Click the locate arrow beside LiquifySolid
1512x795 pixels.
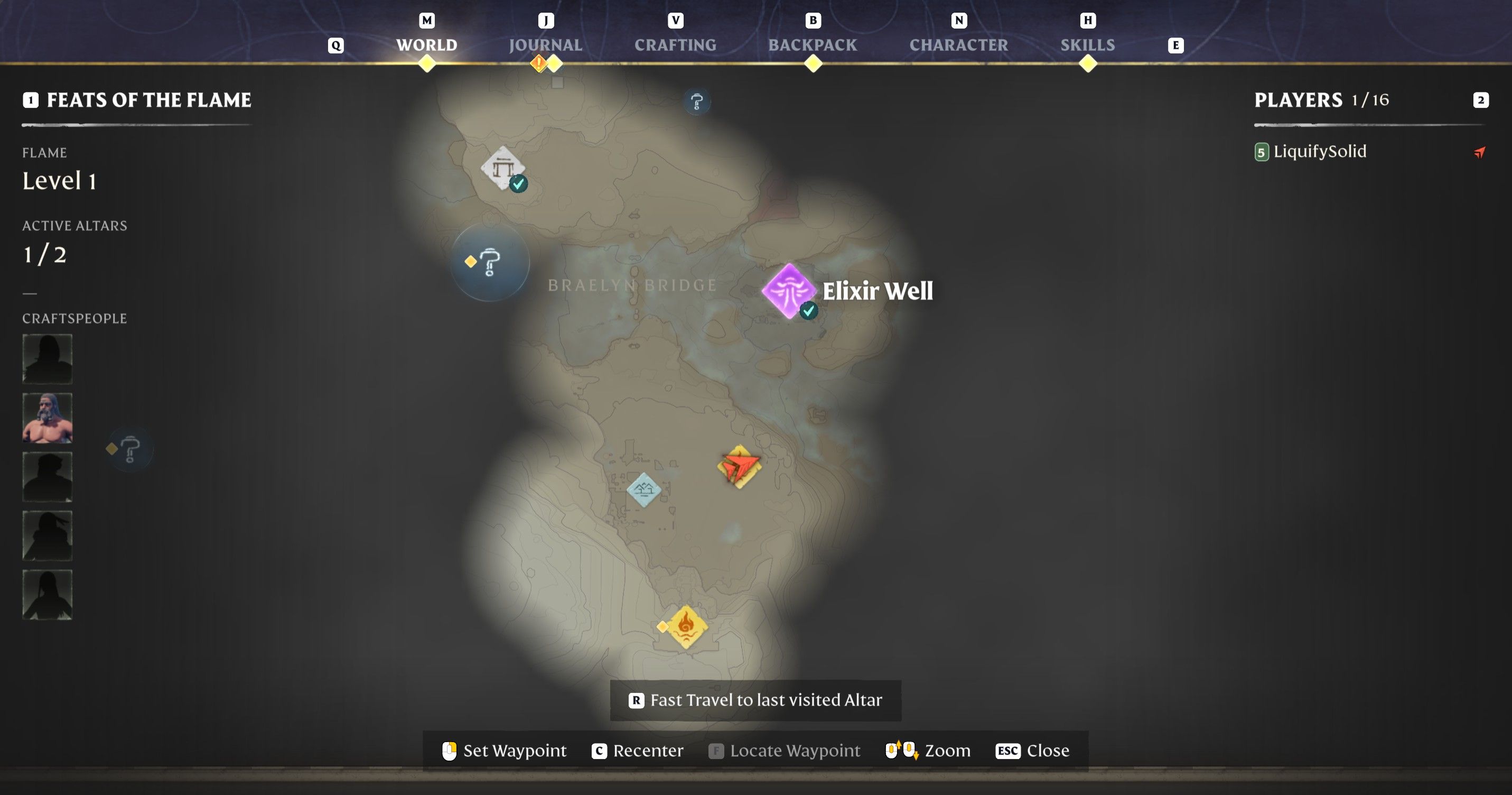click(x=1479, y=152)
